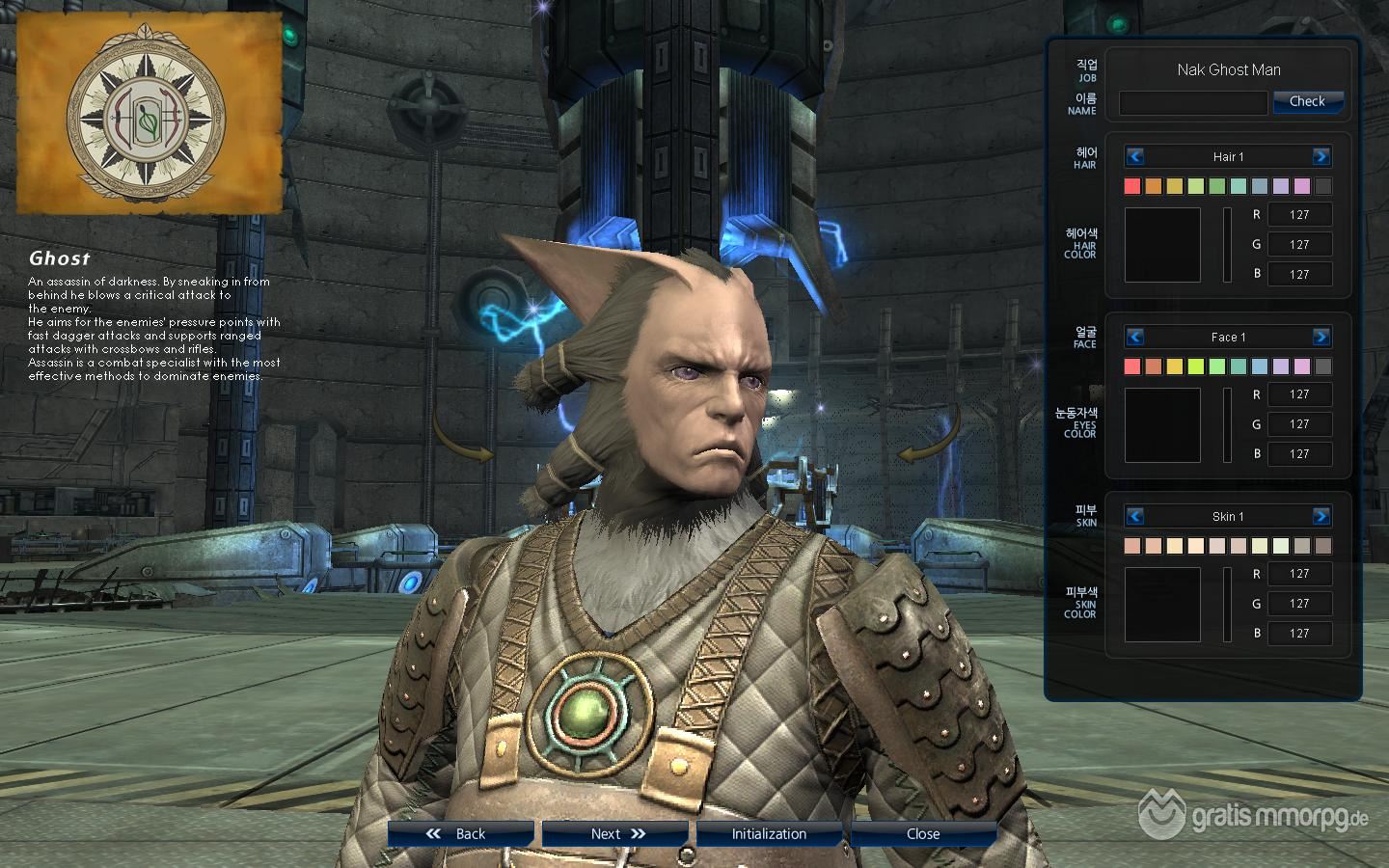Edit the skin color B value field

point(1299,633)
